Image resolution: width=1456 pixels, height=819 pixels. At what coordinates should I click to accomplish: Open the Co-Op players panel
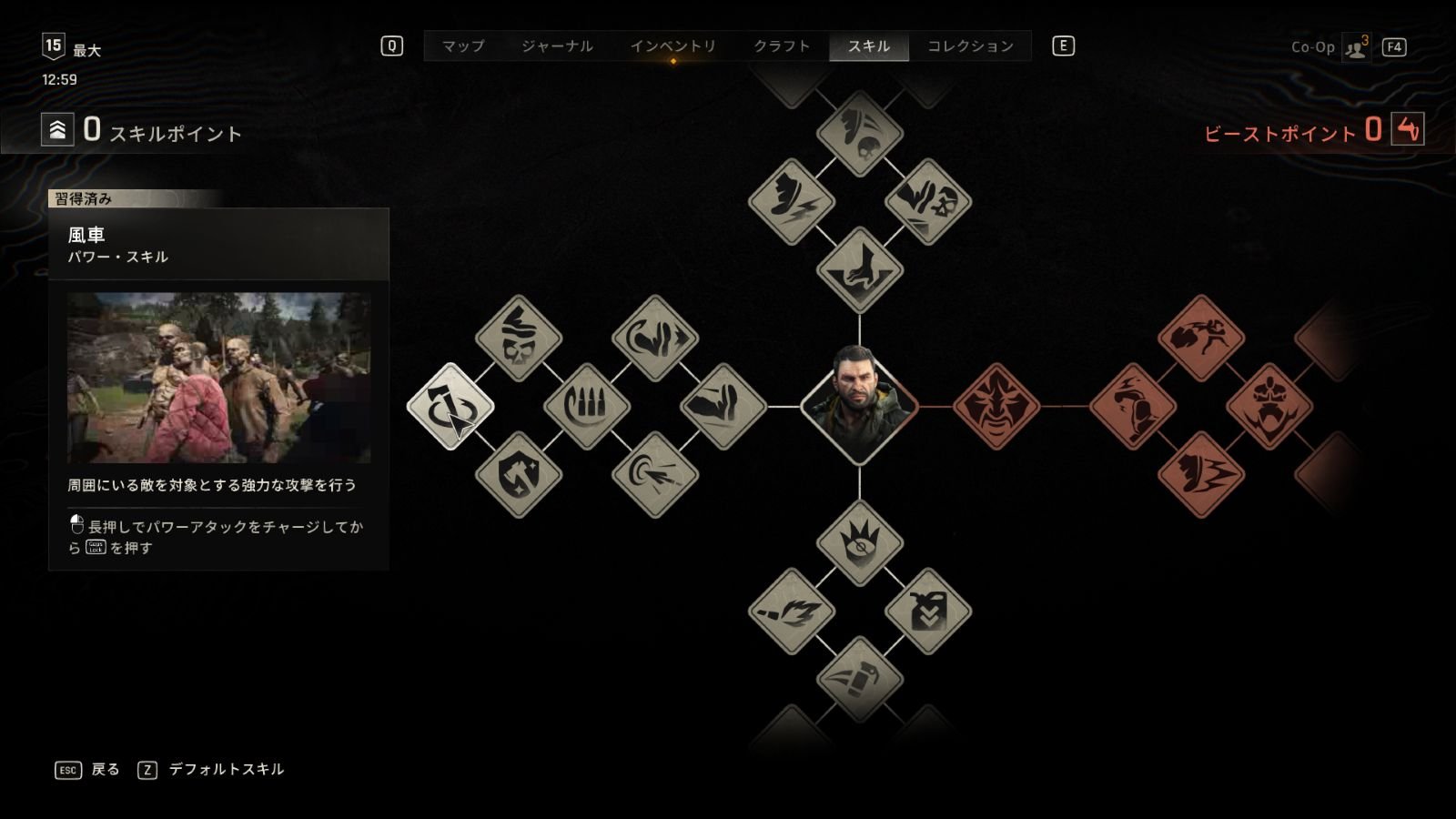pyautogui.click(x=1356, y=47)
